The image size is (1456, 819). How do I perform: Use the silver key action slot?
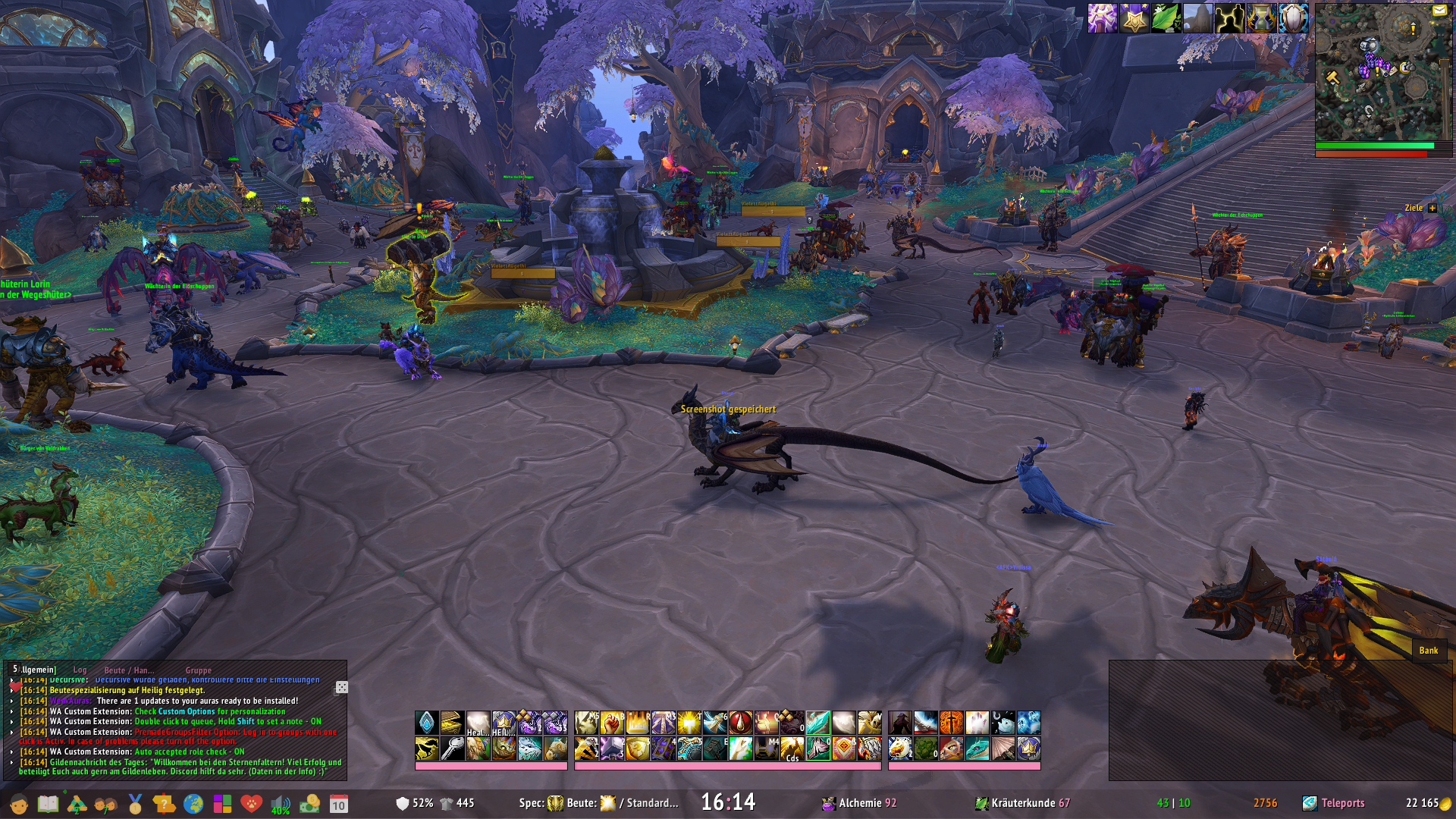pos(453,748)
